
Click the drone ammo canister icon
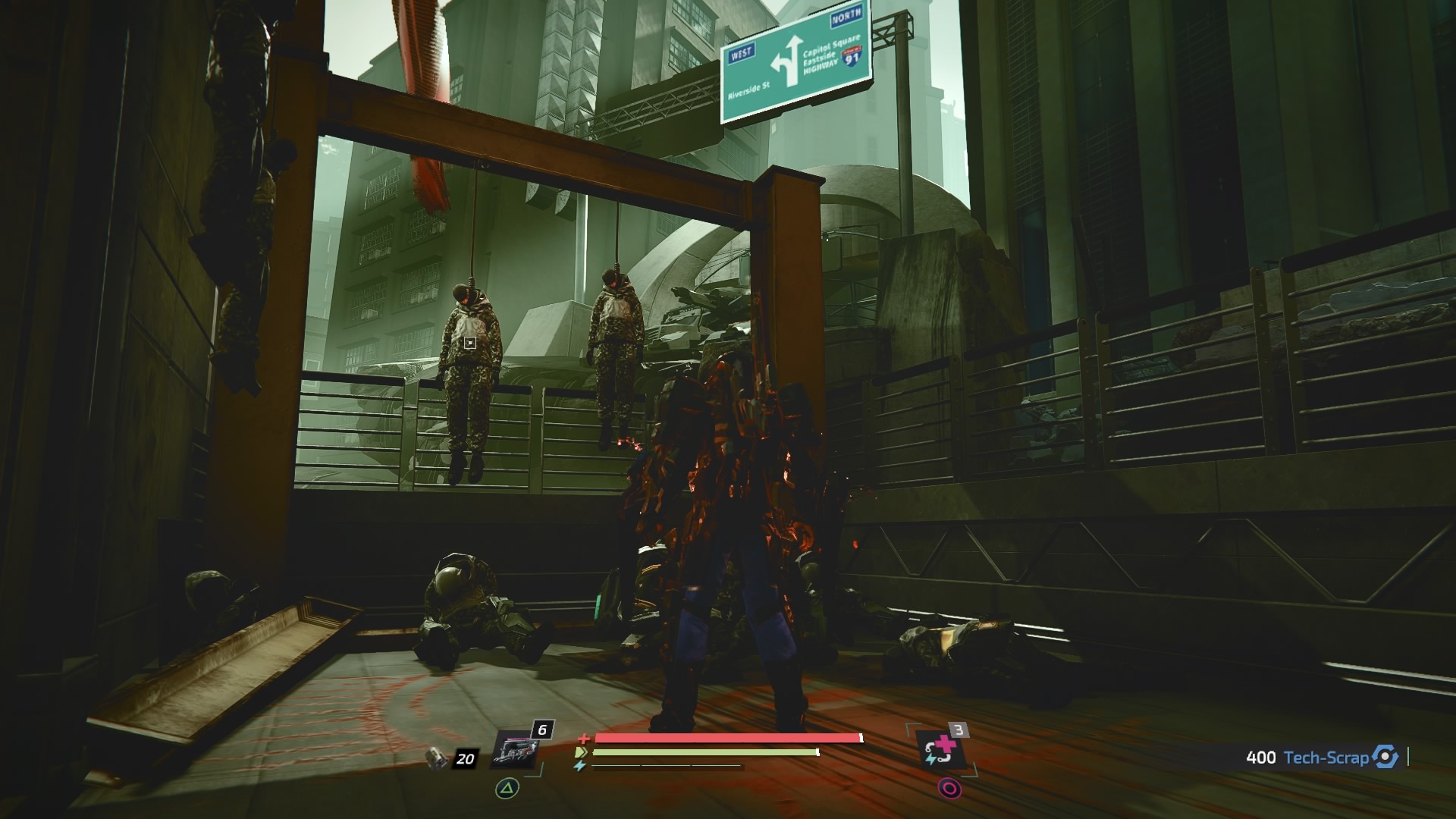437,758
